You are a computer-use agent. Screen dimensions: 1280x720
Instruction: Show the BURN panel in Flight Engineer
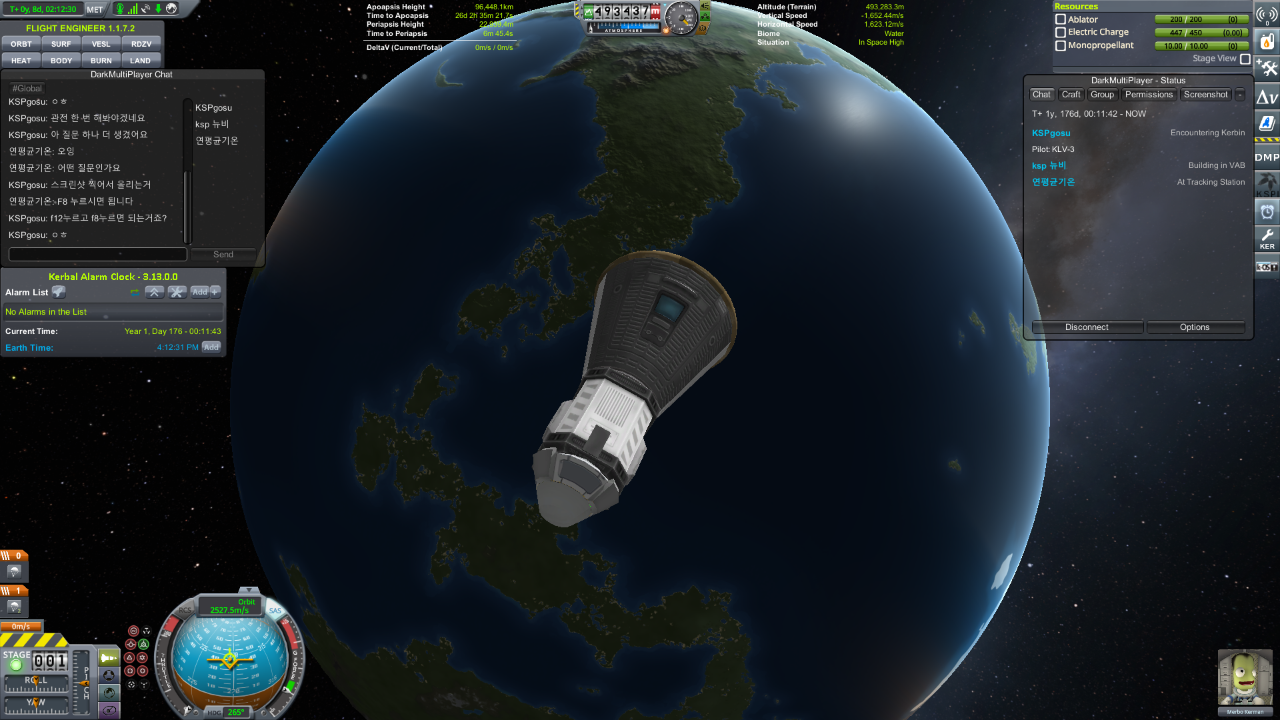coord(101,60)
